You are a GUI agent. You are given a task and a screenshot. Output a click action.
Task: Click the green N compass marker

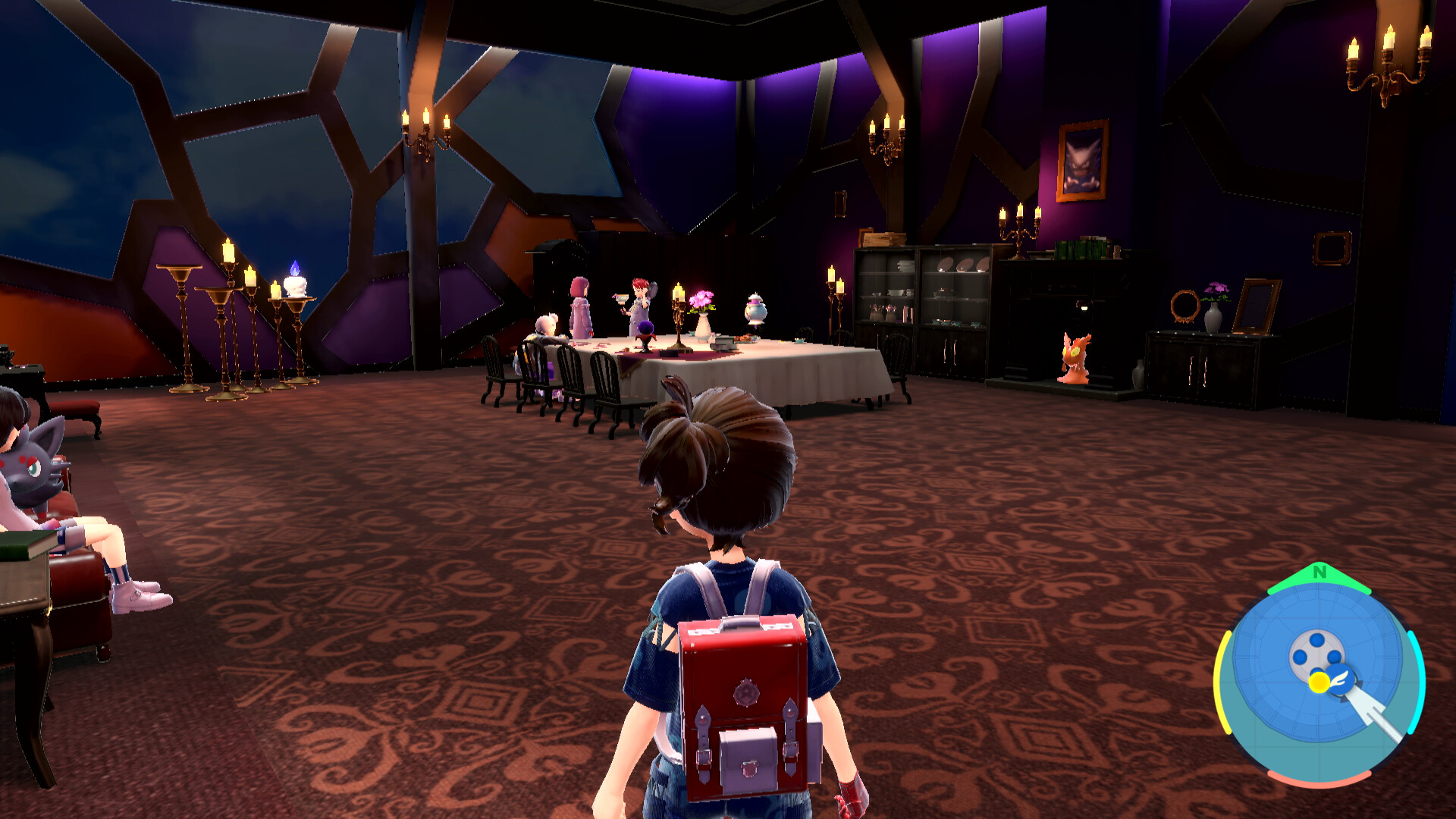[x=1319, y=573]
